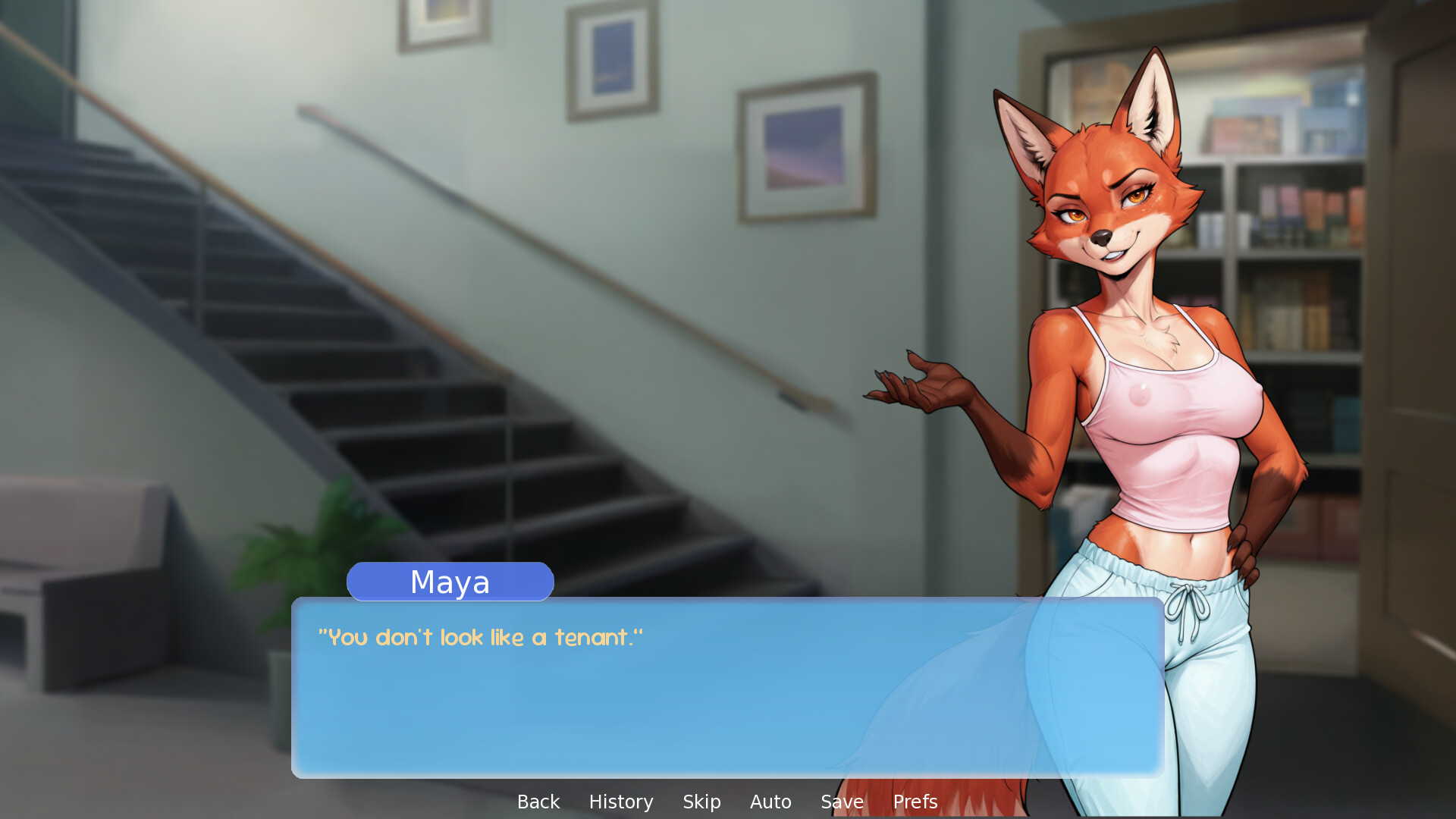This screenshot has height=819, width=1456.
Task: Enable Auto-advance reading mode
Action: pyautogui.click(x=770, y=802)
